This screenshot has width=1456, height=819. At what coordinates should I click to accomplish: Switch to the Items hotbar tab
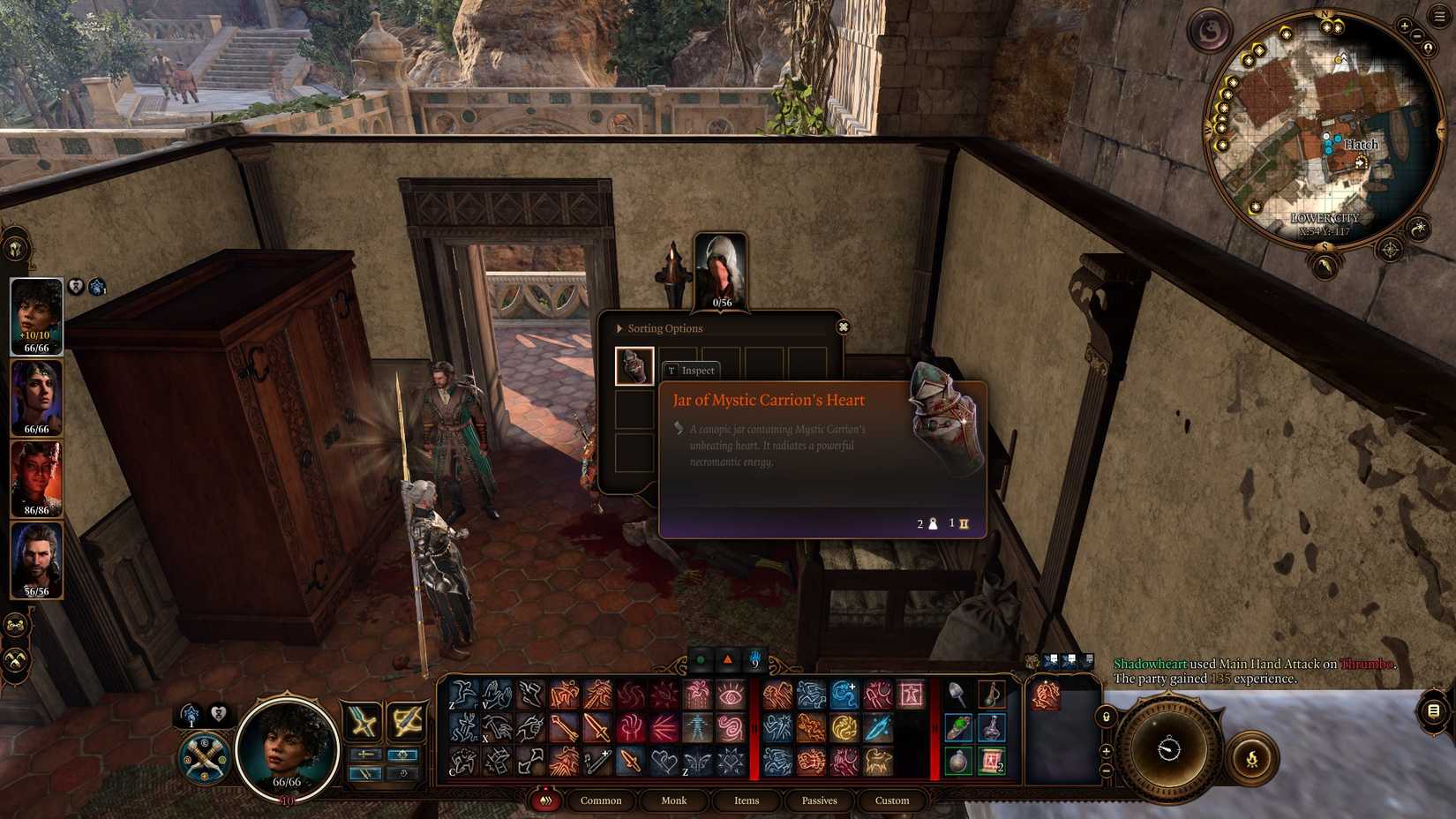point(746,800)
